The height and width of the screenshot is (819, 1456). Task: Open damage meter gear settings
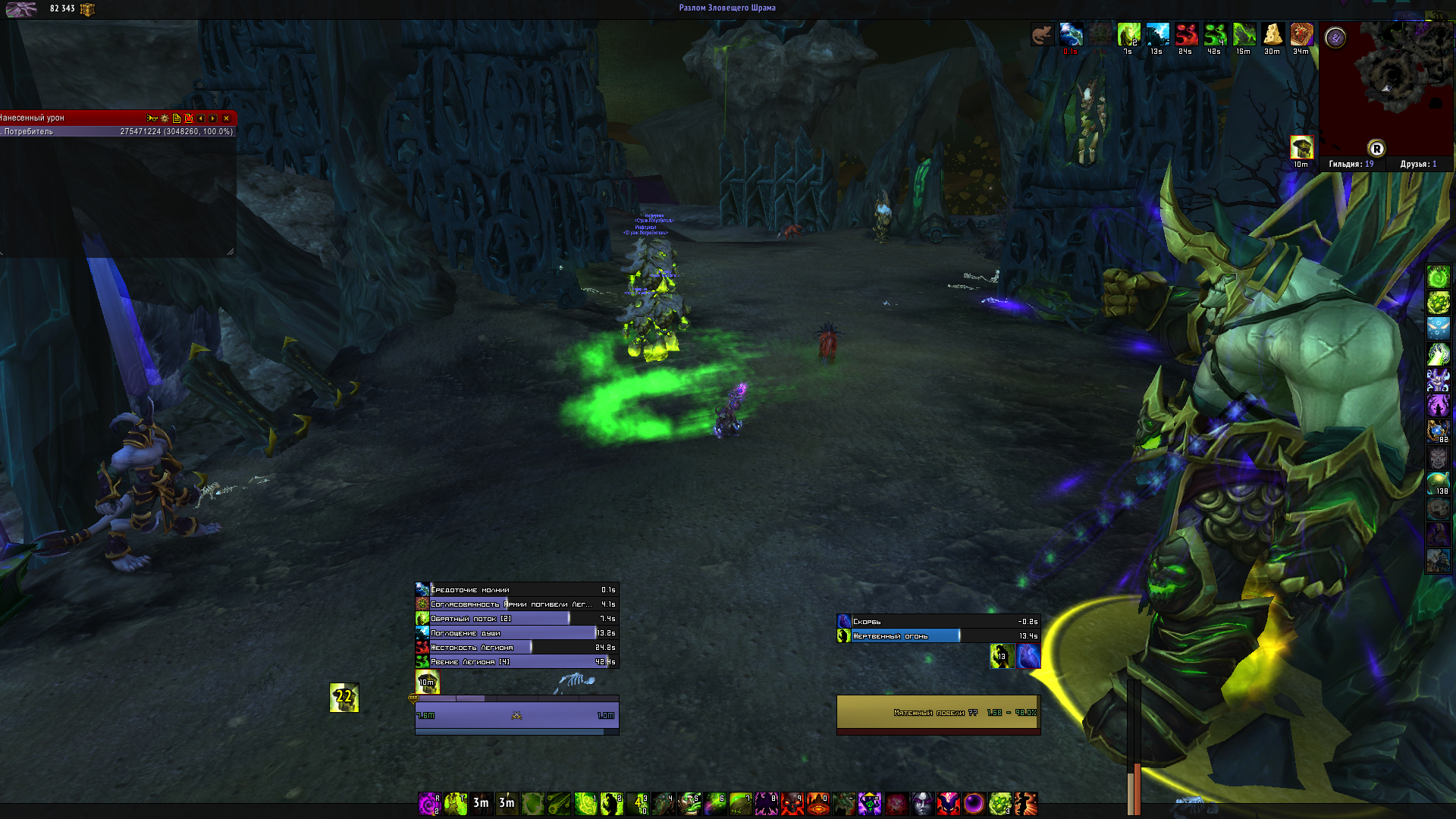tap(165, 118)
